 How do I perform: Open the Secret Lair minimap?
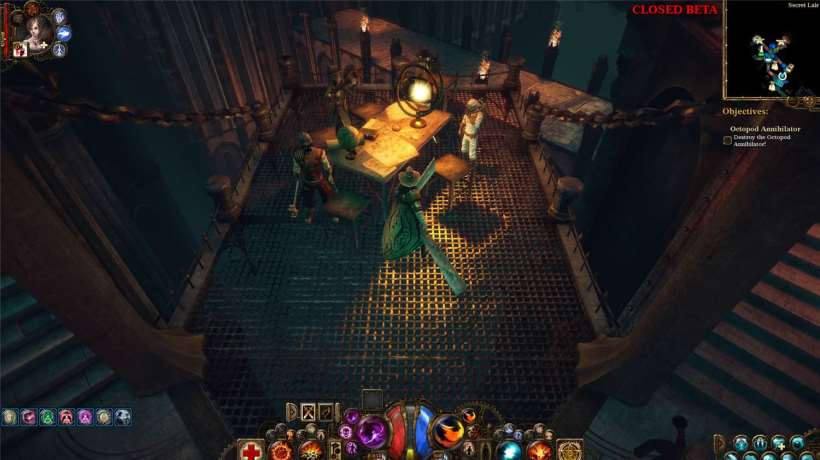tap(770, 49)
